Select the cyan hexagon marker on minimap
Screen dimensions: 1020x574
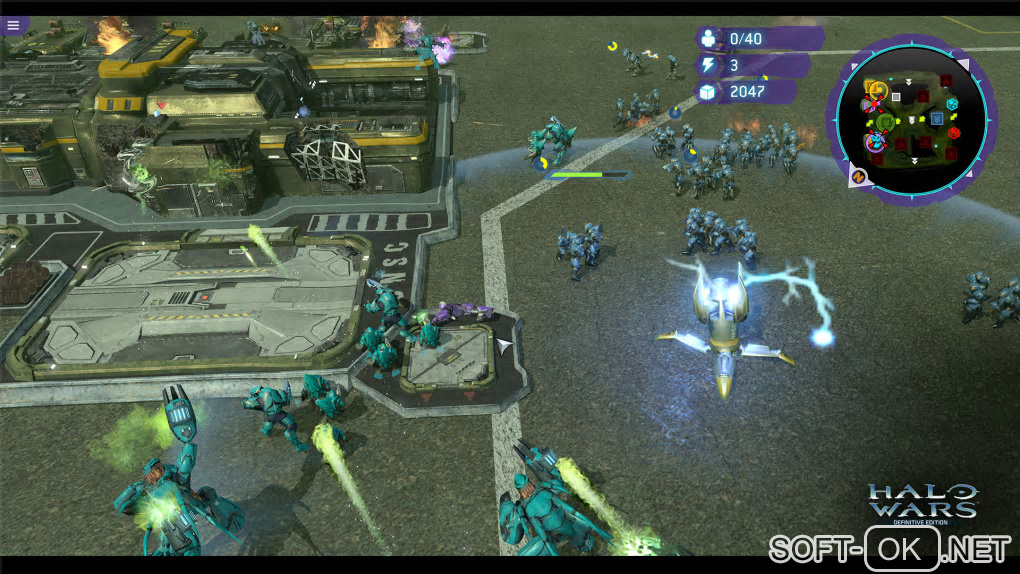pos(952,104)
